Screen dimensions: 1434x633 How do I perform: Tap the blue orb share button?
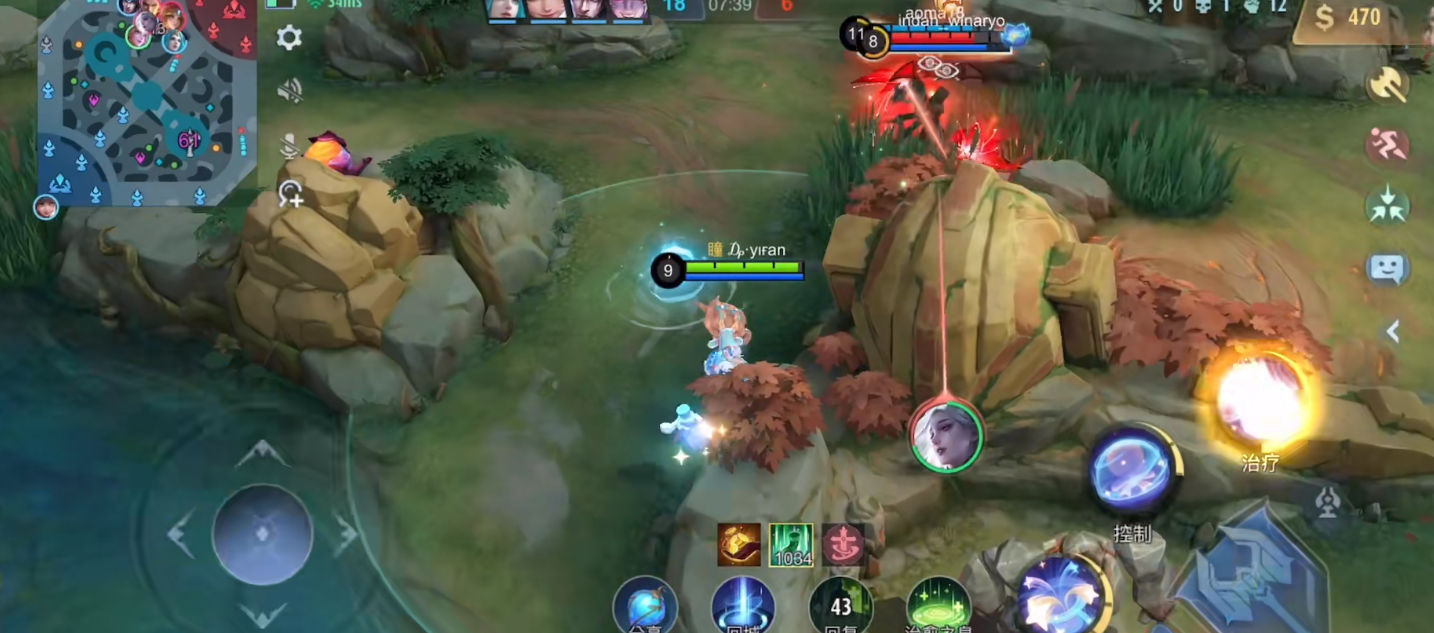pyautogui.click(x=645, y=606)
